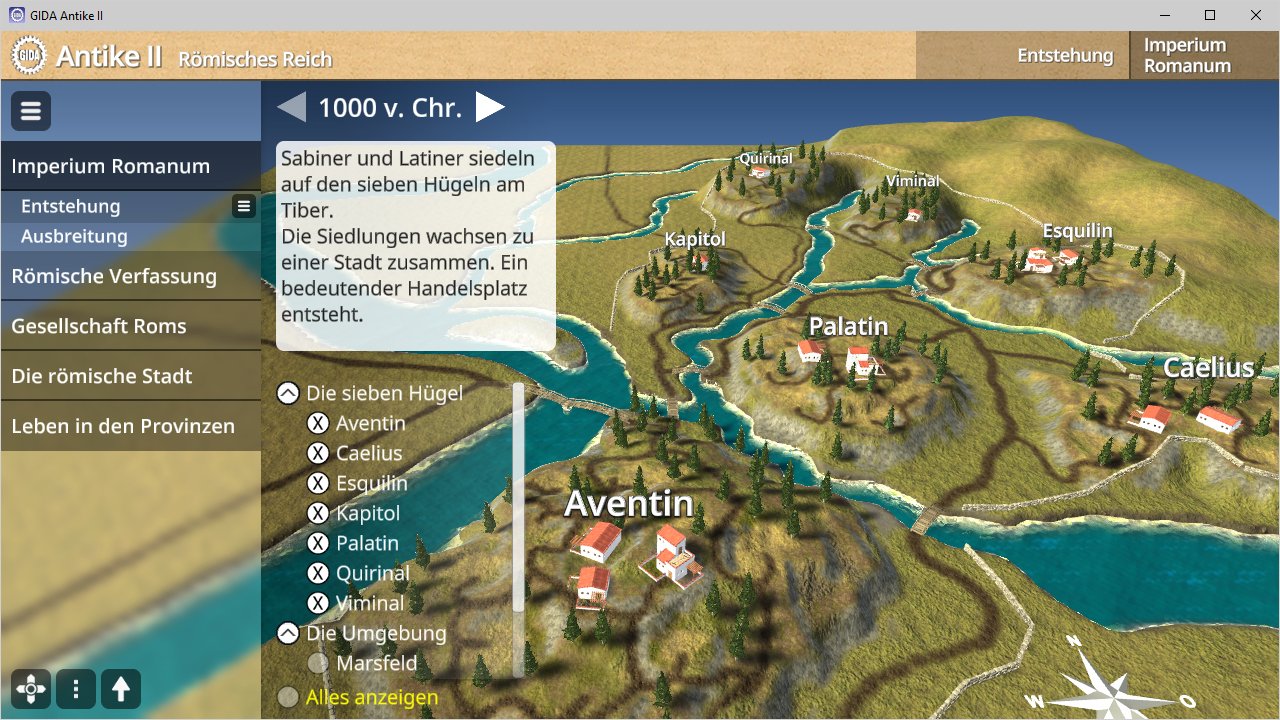1280x720 pixels.
Task: Toggle the Caelius hill label
Action: [x=318, y=453]
